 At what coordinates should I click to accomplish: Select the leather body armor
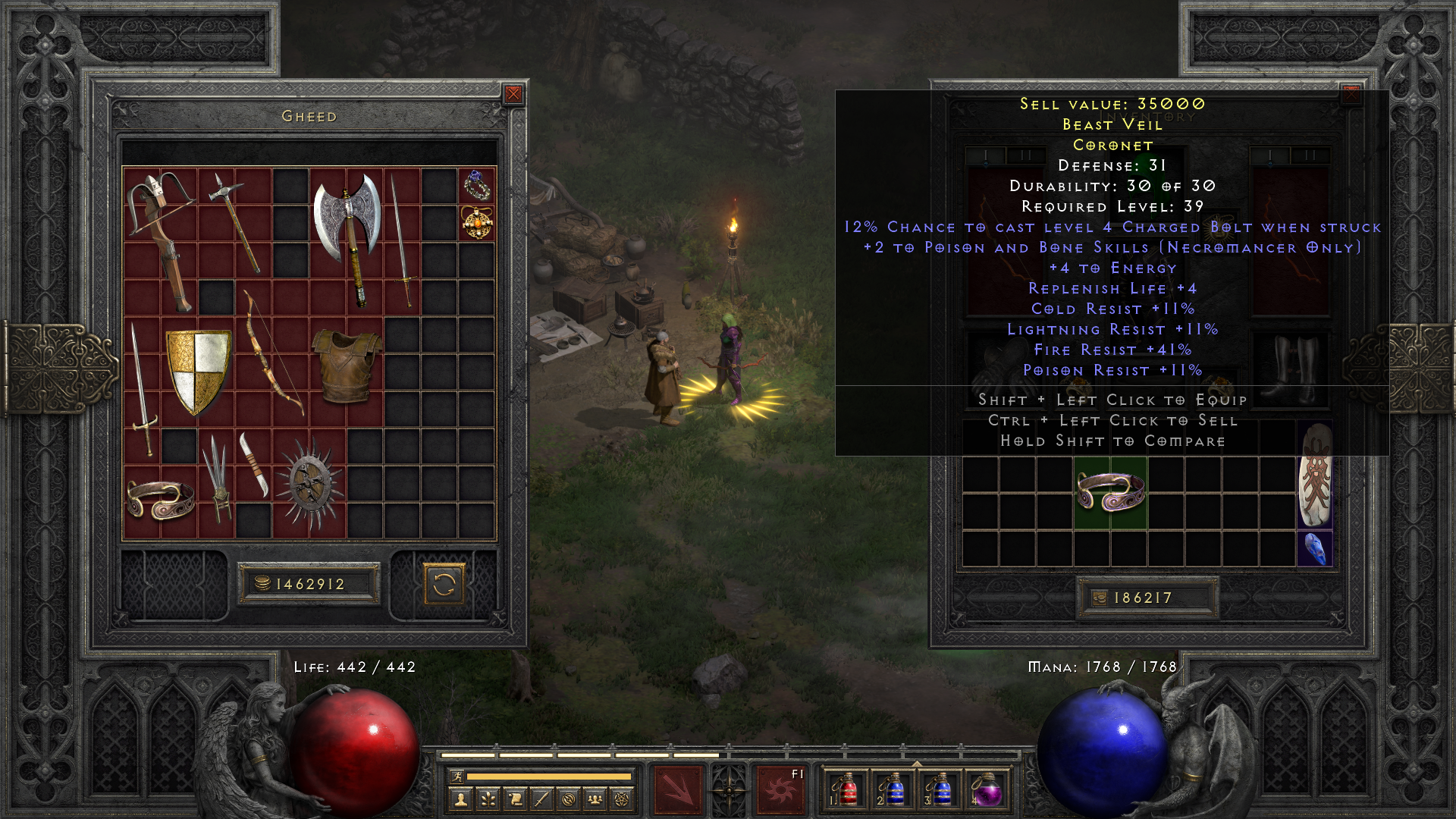coord(347,365)
